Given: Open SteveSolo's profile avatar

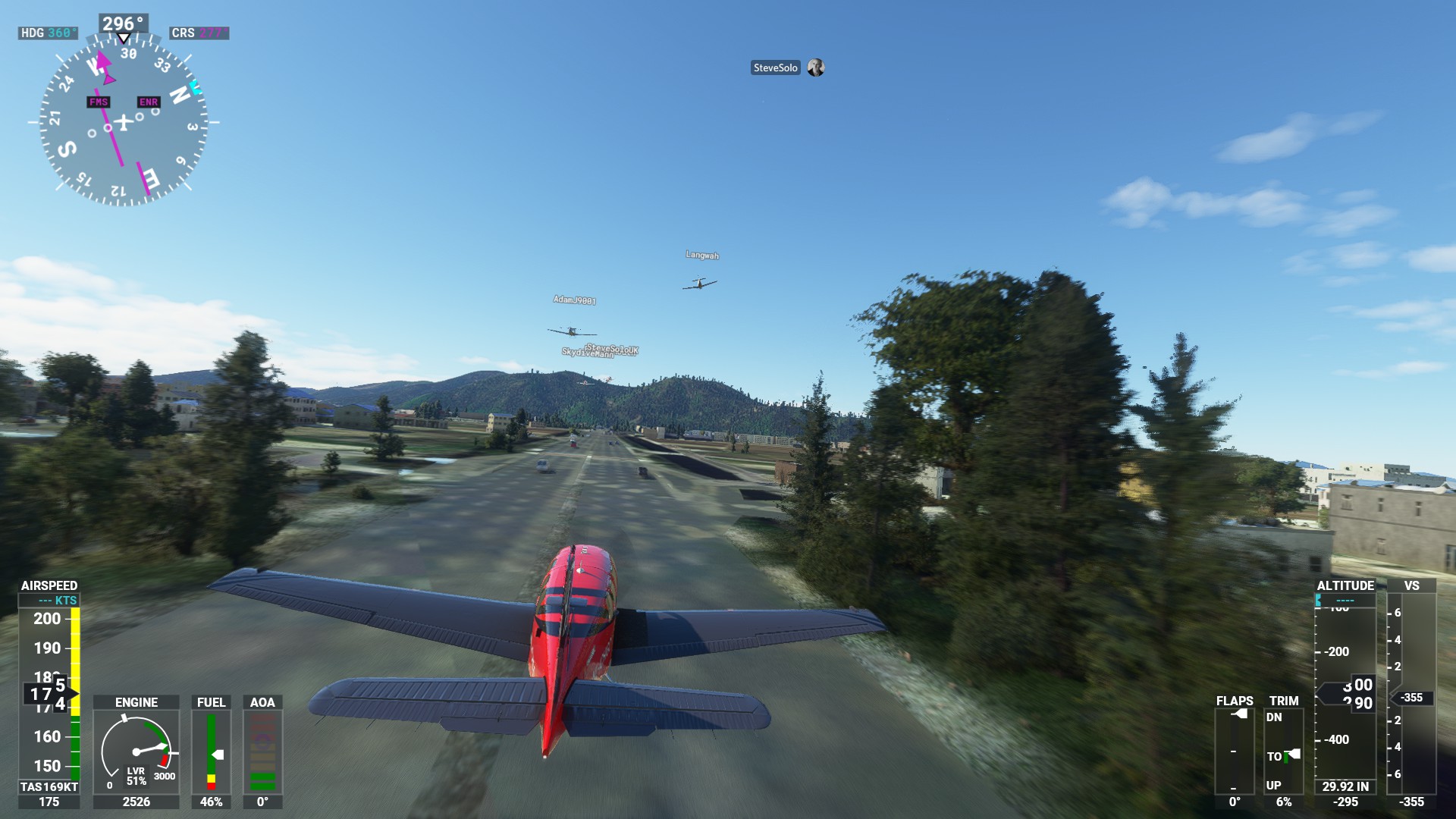Looking at the screenshot, I should (x=816, y=68).
